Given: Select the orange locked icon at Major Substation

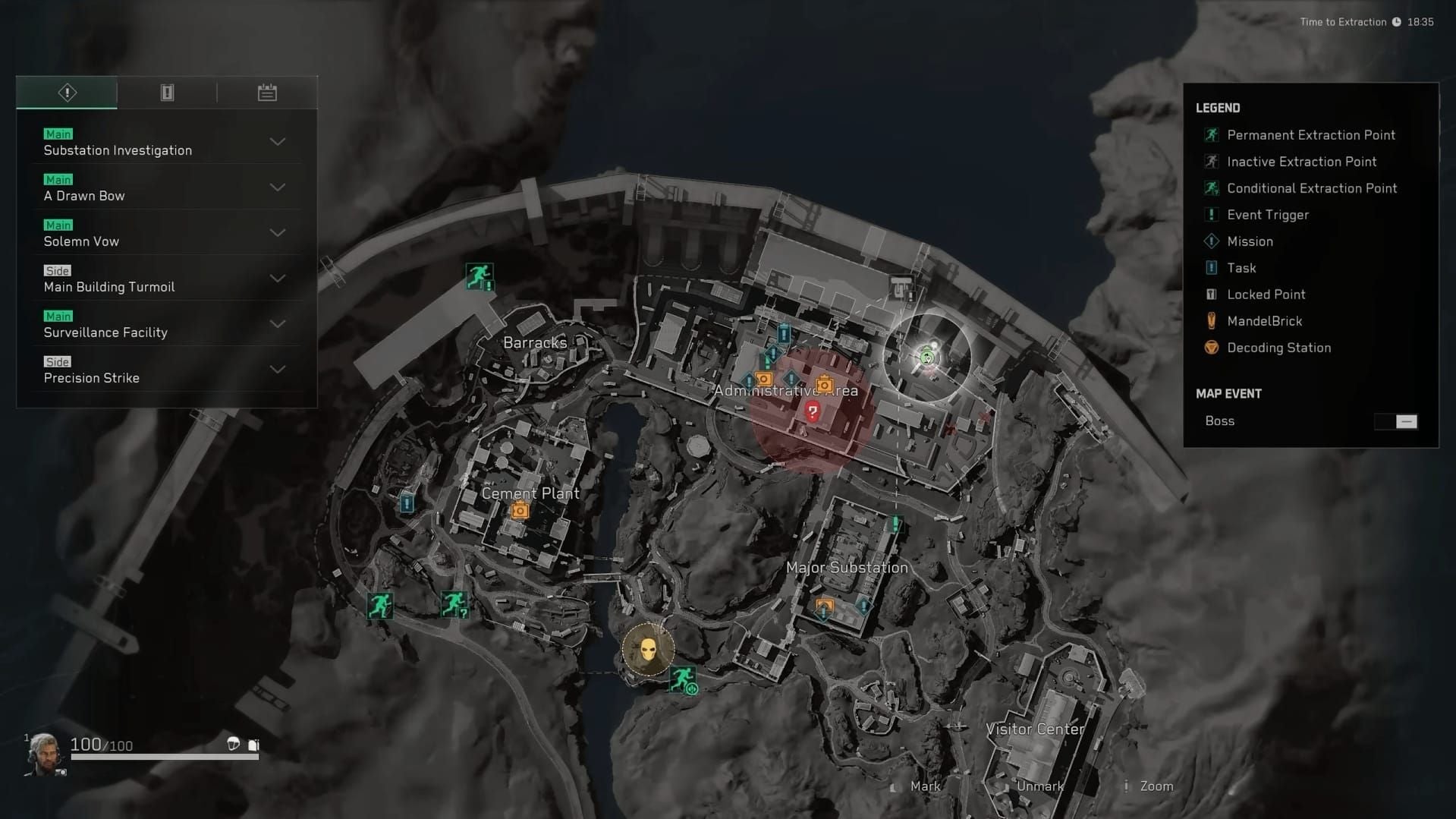Looking at the screenshot, I should 824,606.
